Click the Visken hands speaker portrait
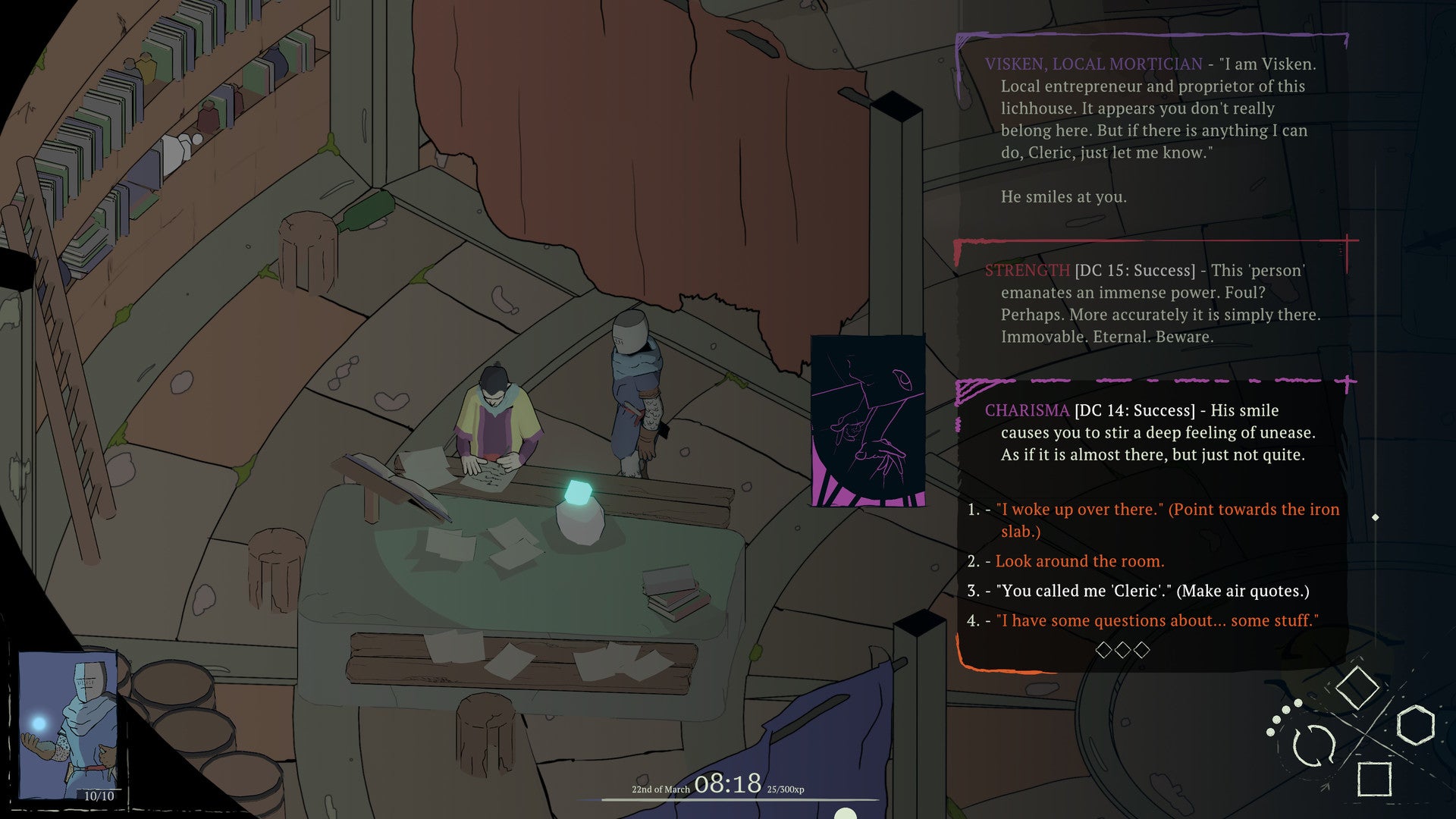 868,421
